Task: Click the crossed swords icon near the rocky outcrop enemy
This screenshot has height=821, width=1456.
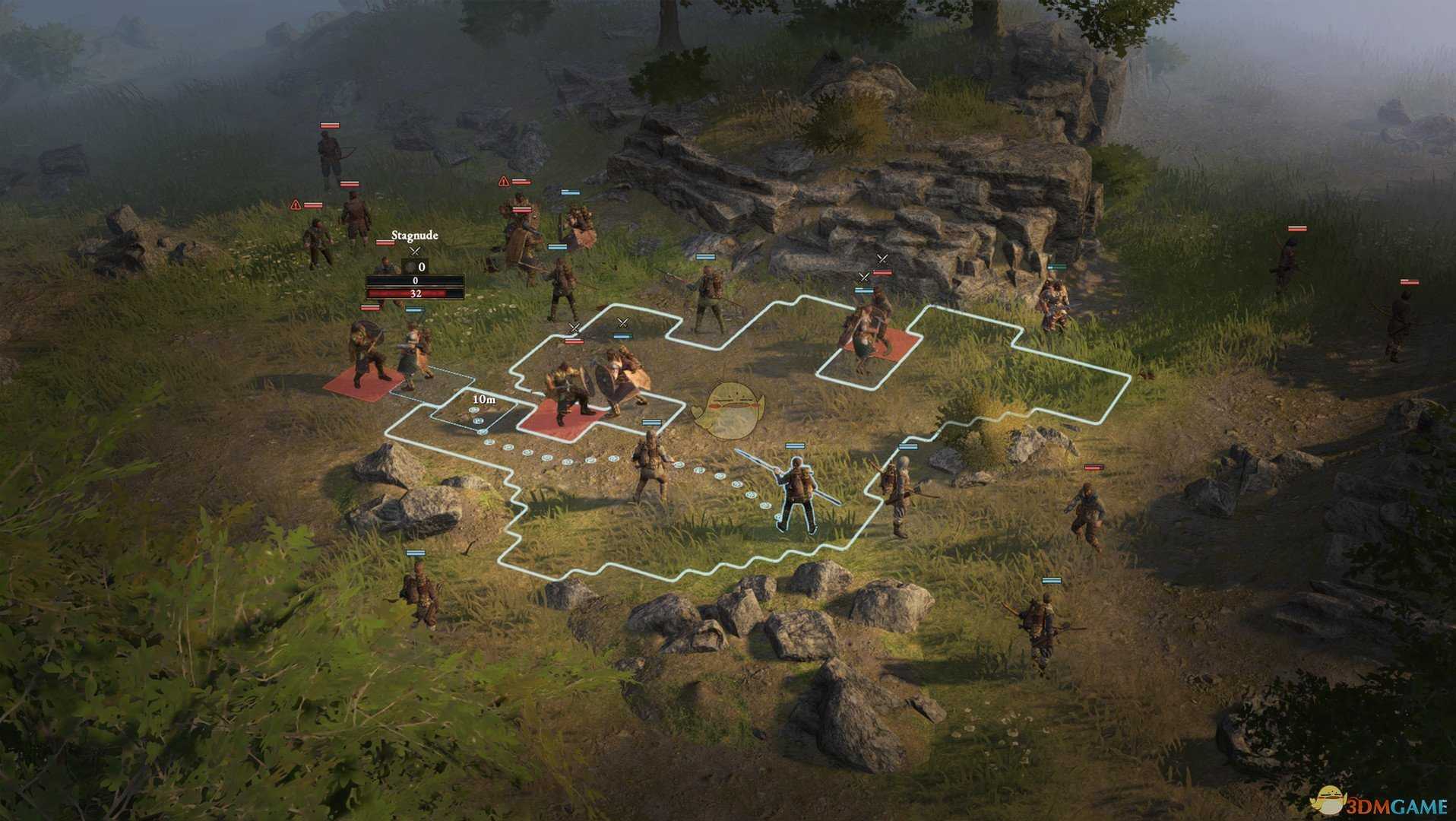Action: [x=864, y=277]
